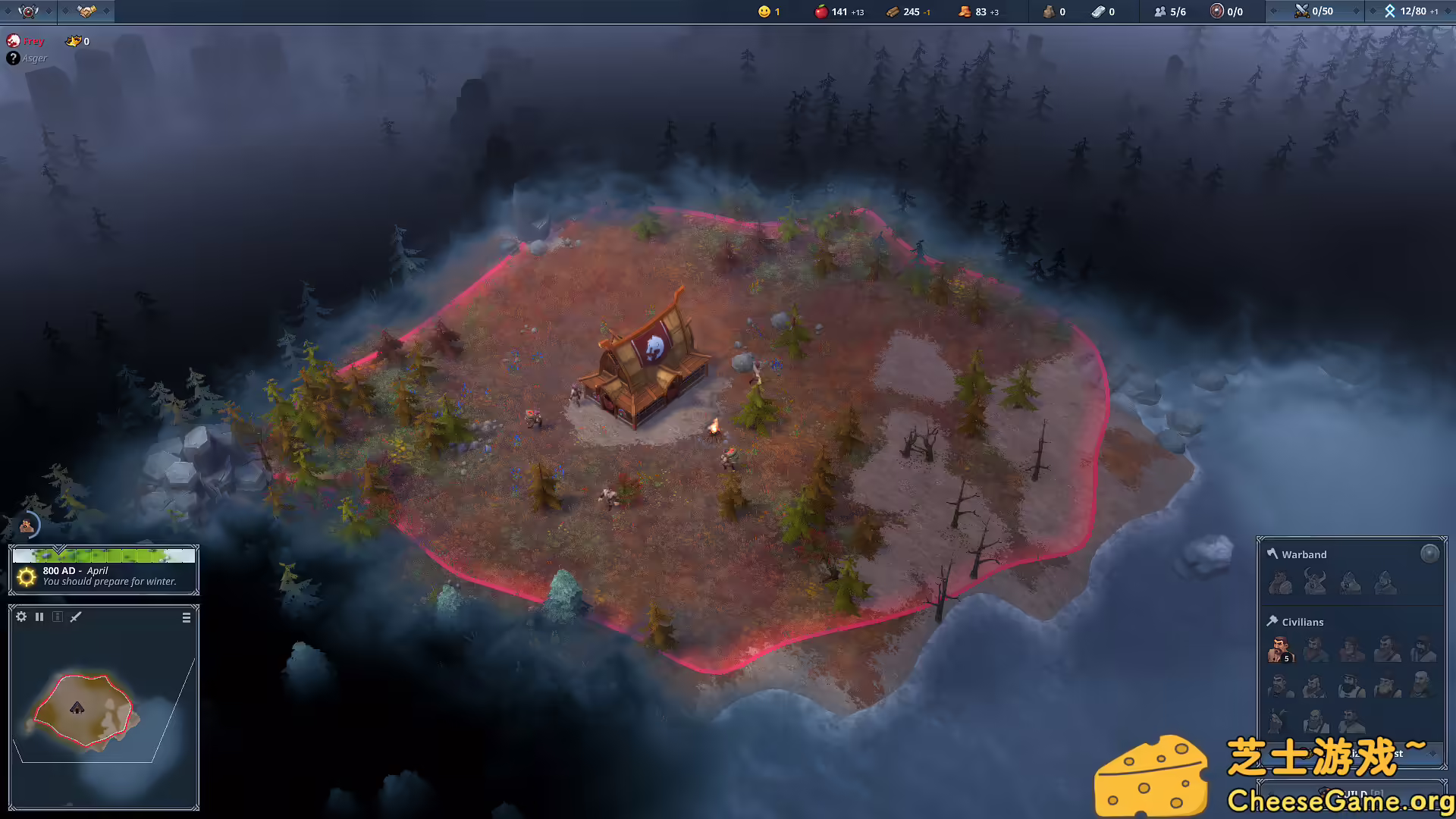
Task: Pause the game with the pause toggle
Action: click(39, 617)
